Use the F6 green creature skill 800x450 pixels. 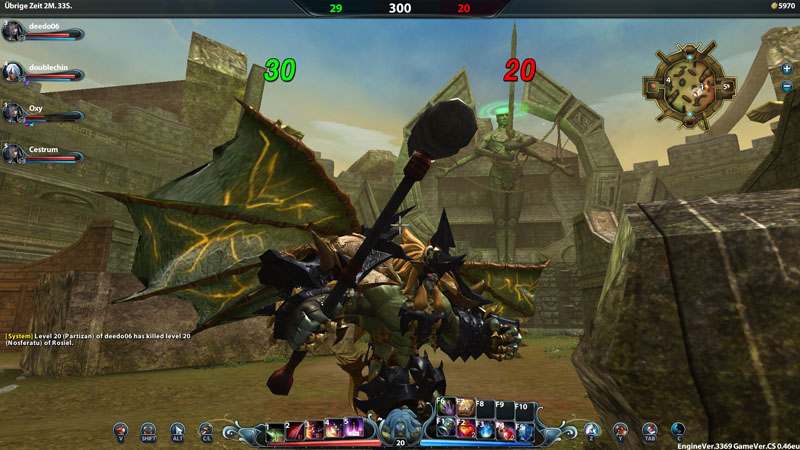447,407
